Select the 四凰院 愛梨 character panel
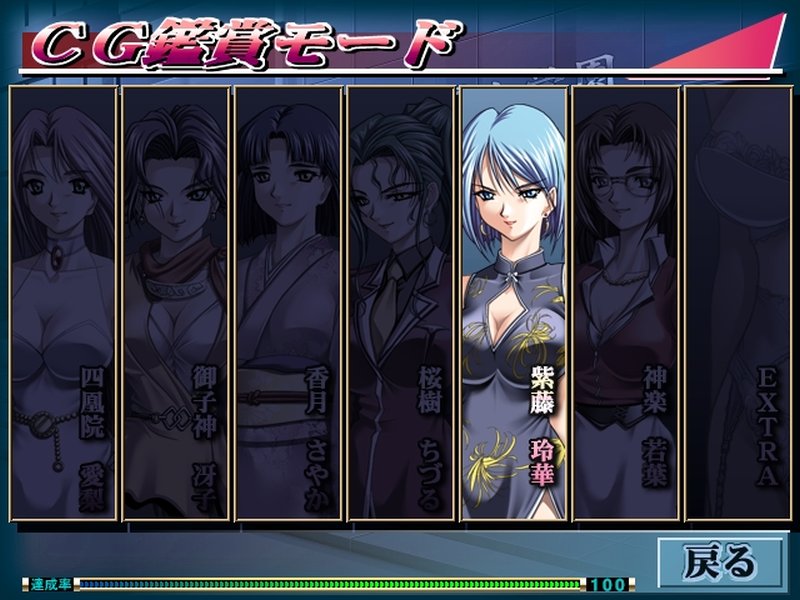 (x=62, y=303)
